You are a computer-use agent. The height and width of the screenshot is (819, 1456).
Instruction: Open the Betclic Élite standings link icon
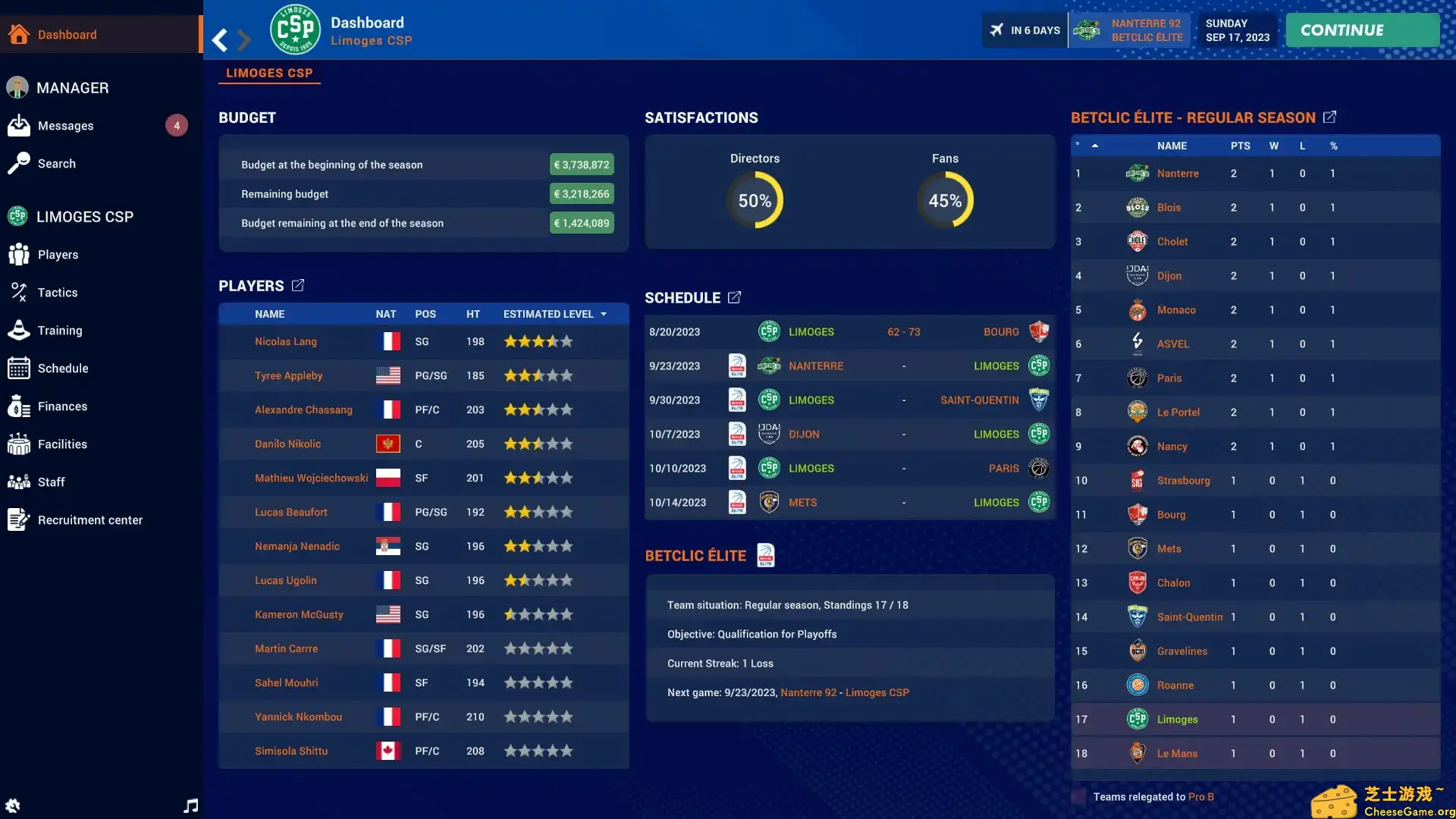[1329, 118]
